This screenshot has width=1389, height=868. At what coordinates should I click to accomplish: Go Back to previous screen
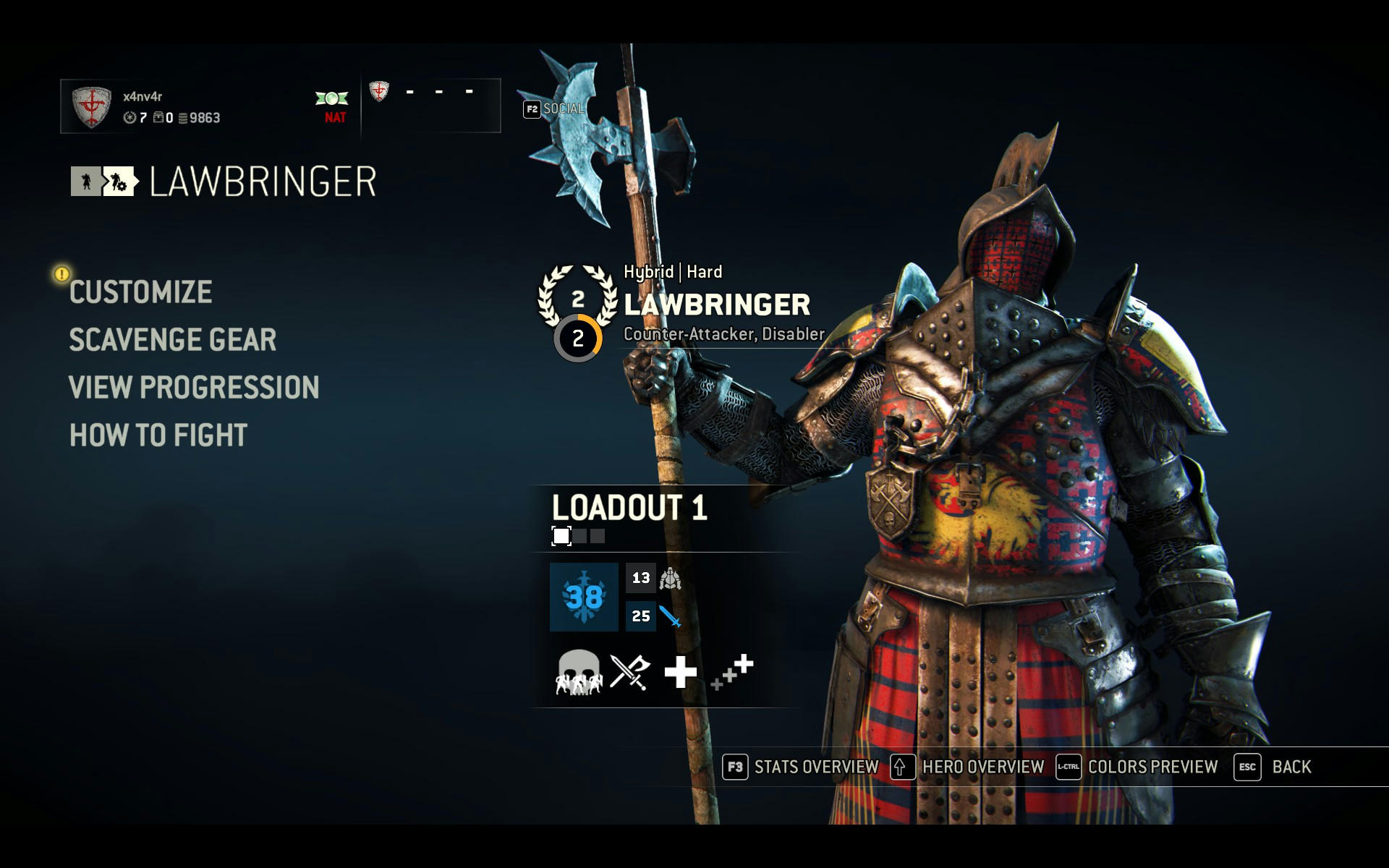point(1273,767)
